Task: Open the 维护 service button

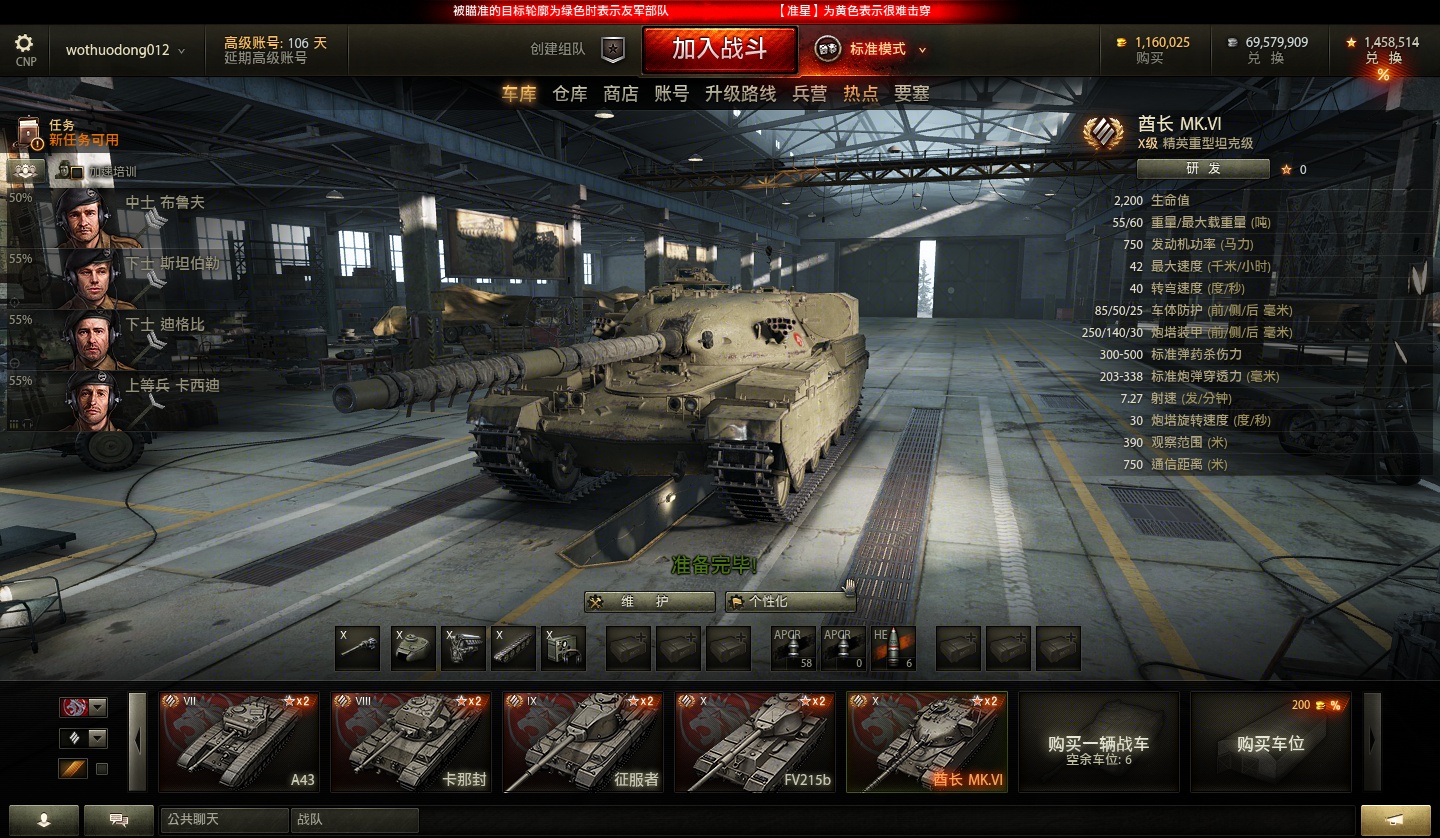Action: 650,602
